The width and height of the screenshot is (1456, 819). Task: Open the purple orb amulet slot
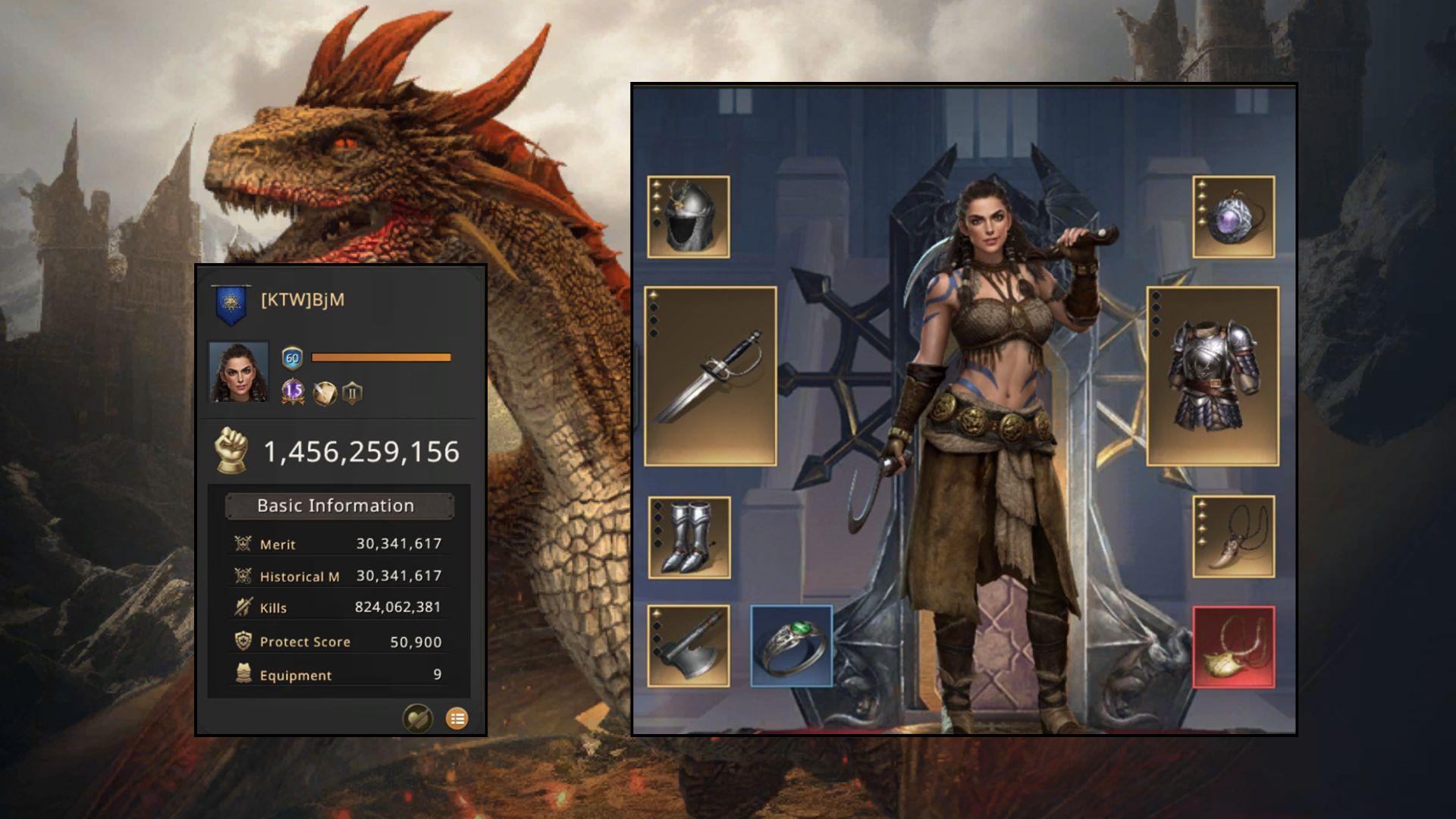1233,217
